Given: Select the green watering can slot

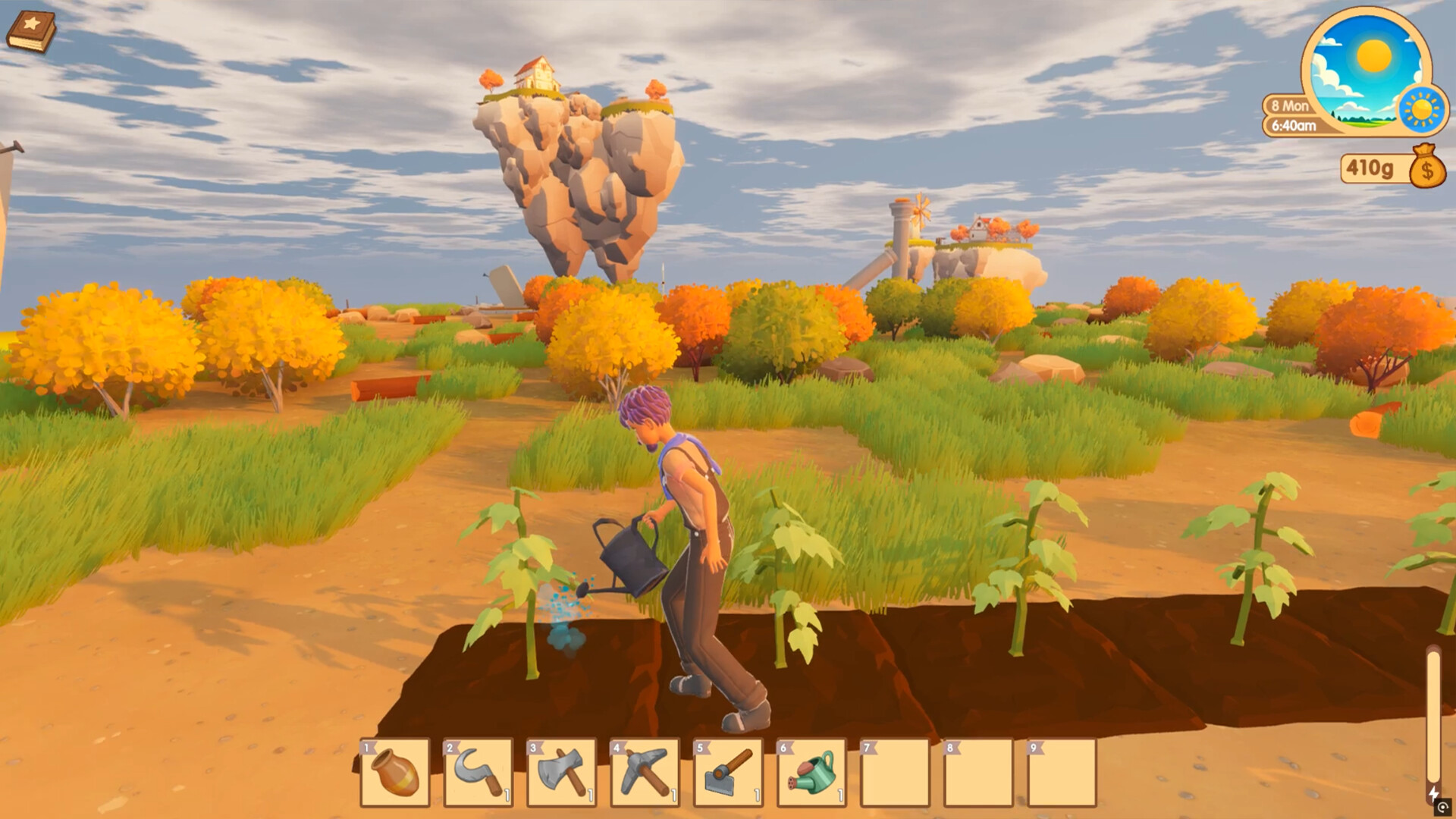Looking at the screenshot, I should (x=812, y=773).
